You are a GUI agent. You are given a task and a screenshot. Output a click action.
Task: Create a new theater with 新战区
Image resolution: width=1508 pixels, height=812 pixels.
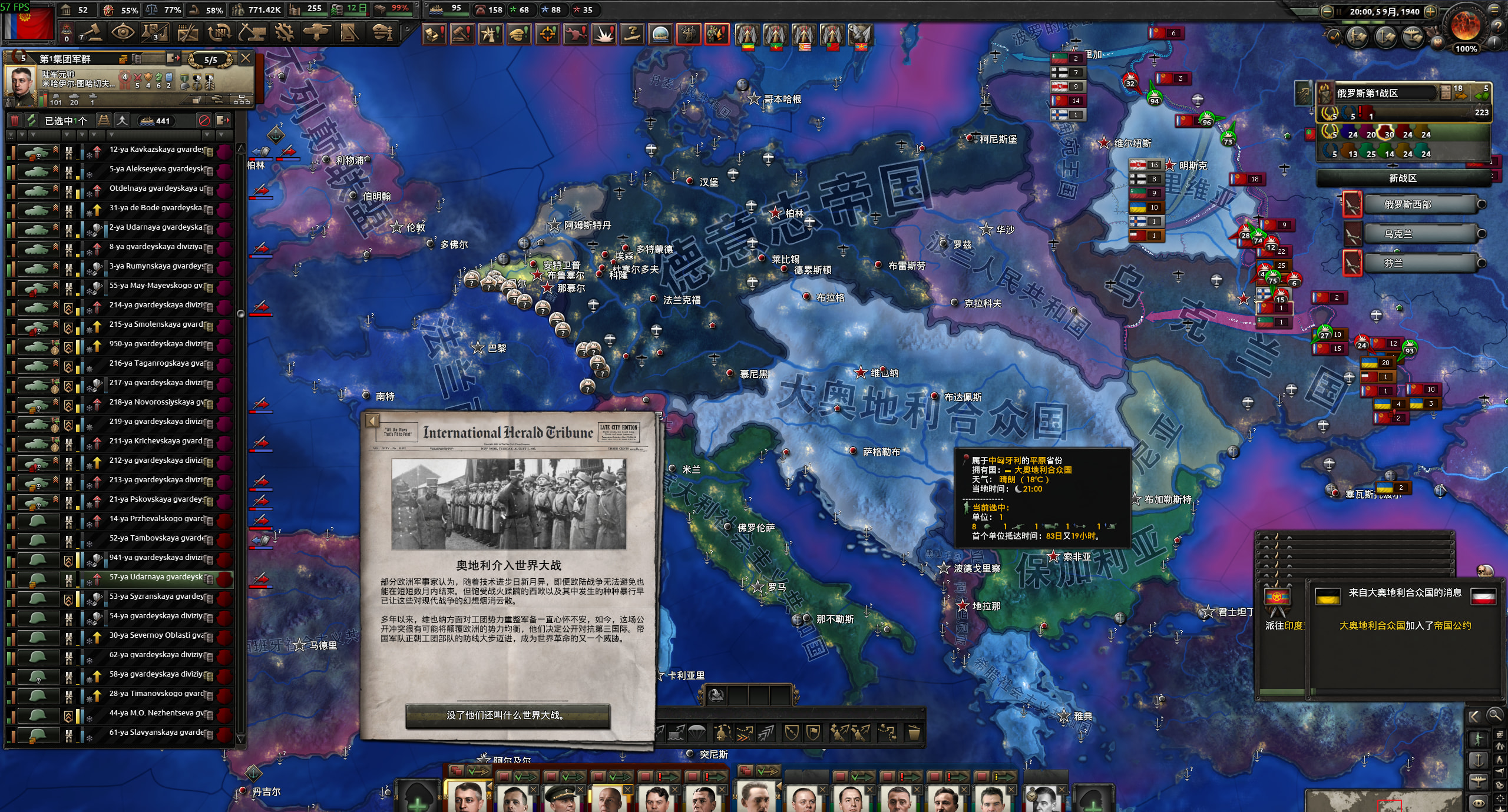(1403, 178)
